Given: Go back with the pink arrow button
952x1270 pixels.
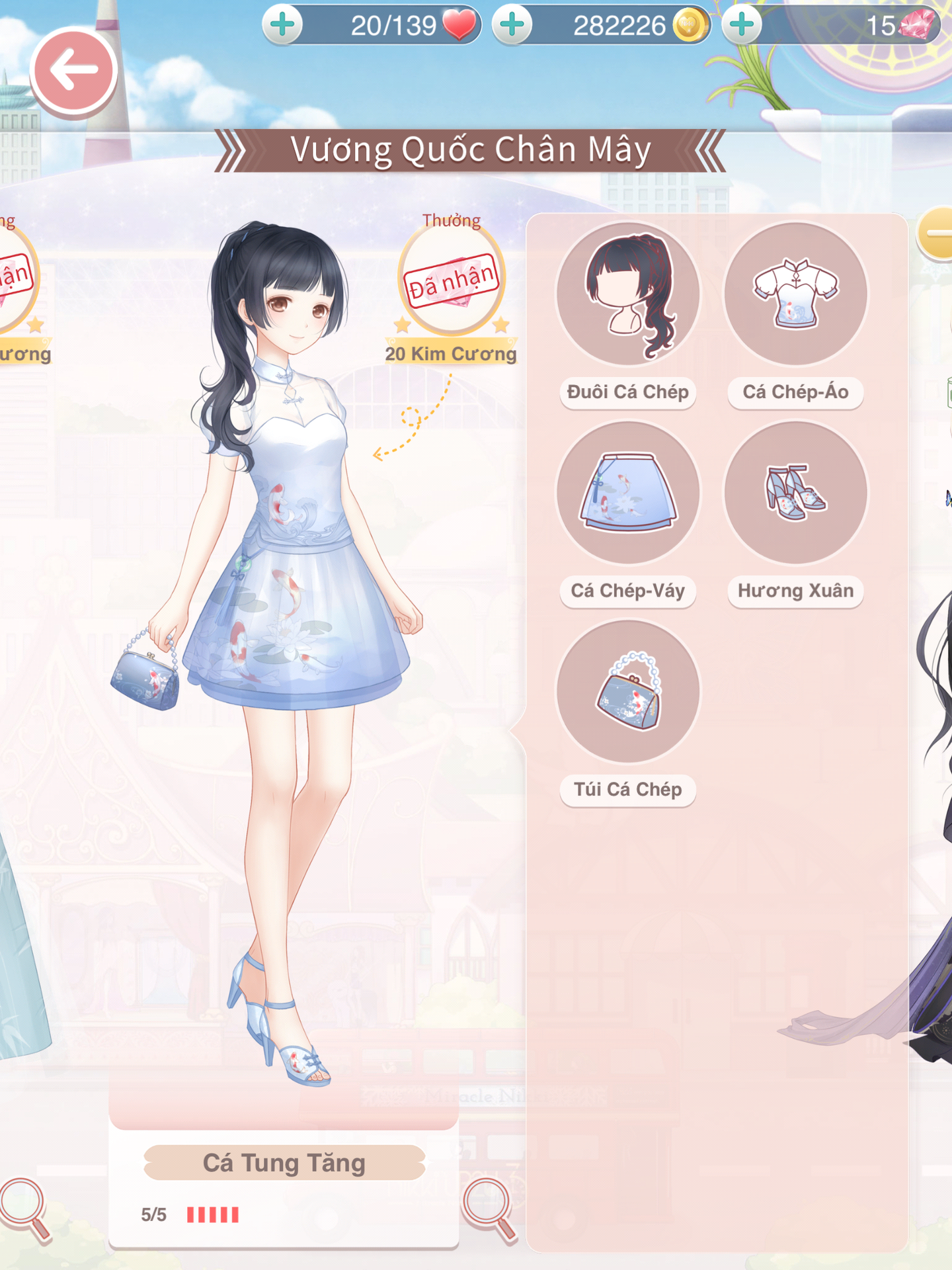Looking at the screenshot, I should point(73,71).
